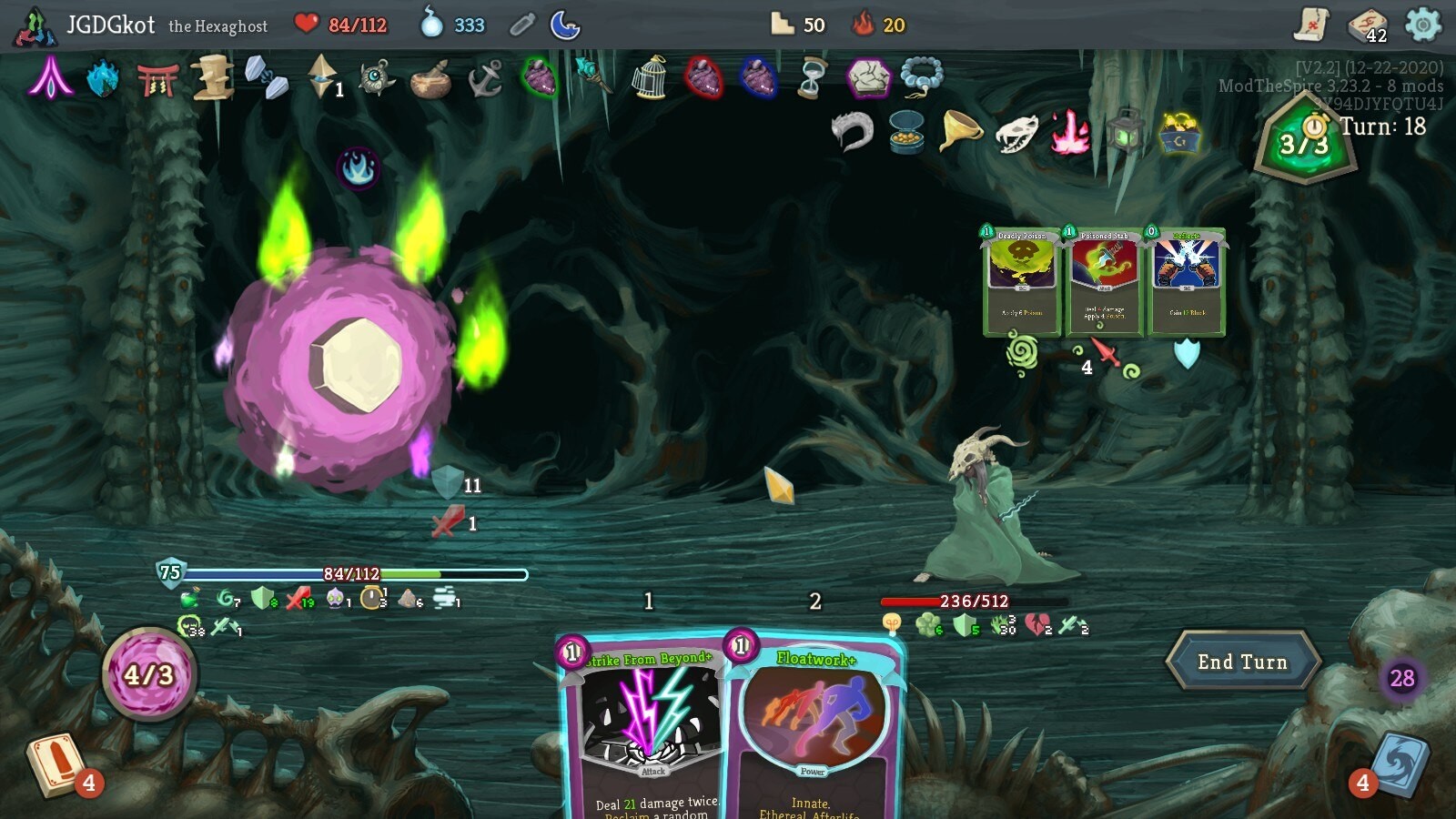Viewport: 1456px width, 819px height.
Task: Inspect the Anchor relic
Action: coord(485,78)
